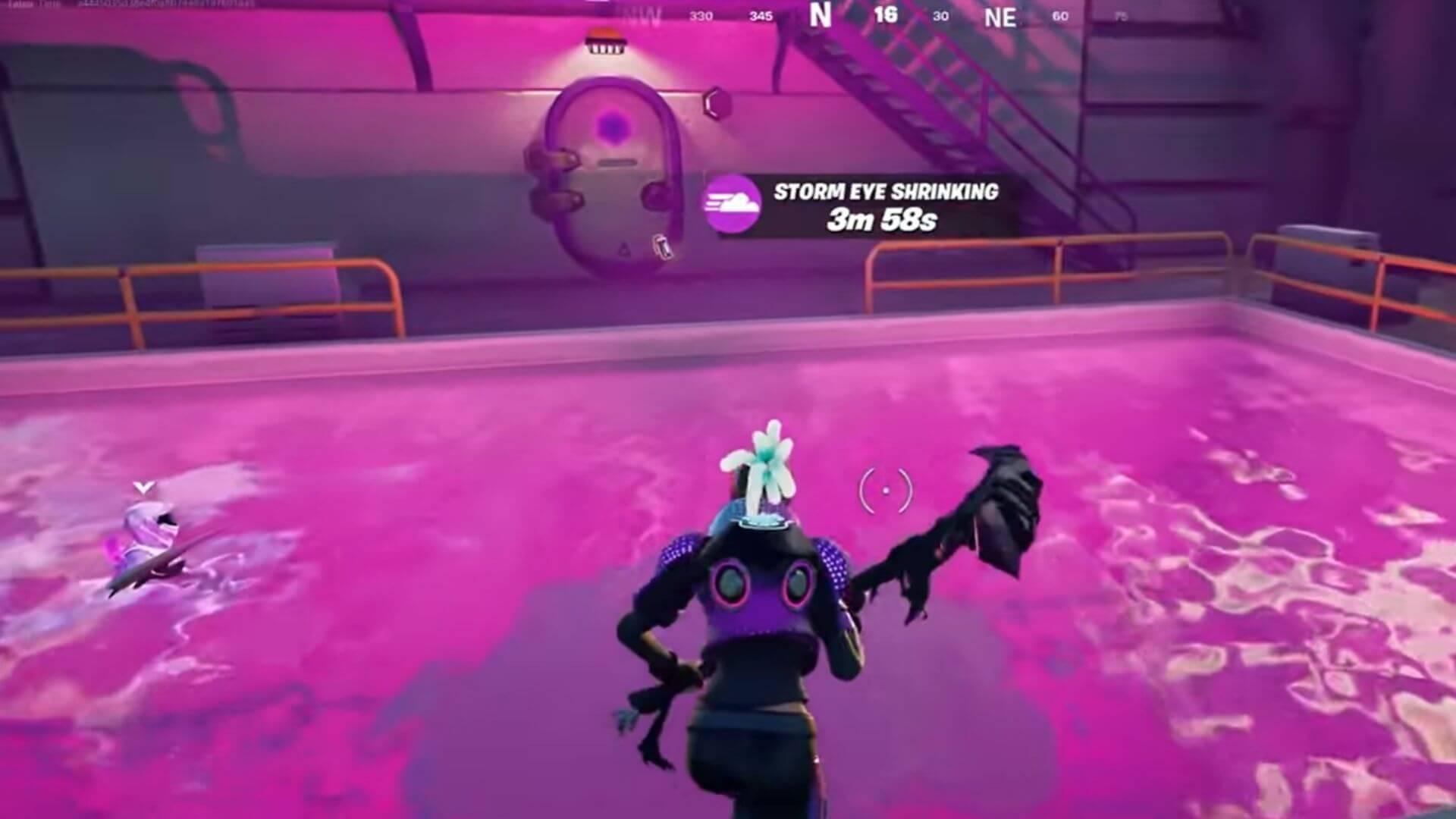Image resolution: width=1456 pixels, height=819 pixels.
Task: Click the NW heading on the compass
Action: coord(641,15)
